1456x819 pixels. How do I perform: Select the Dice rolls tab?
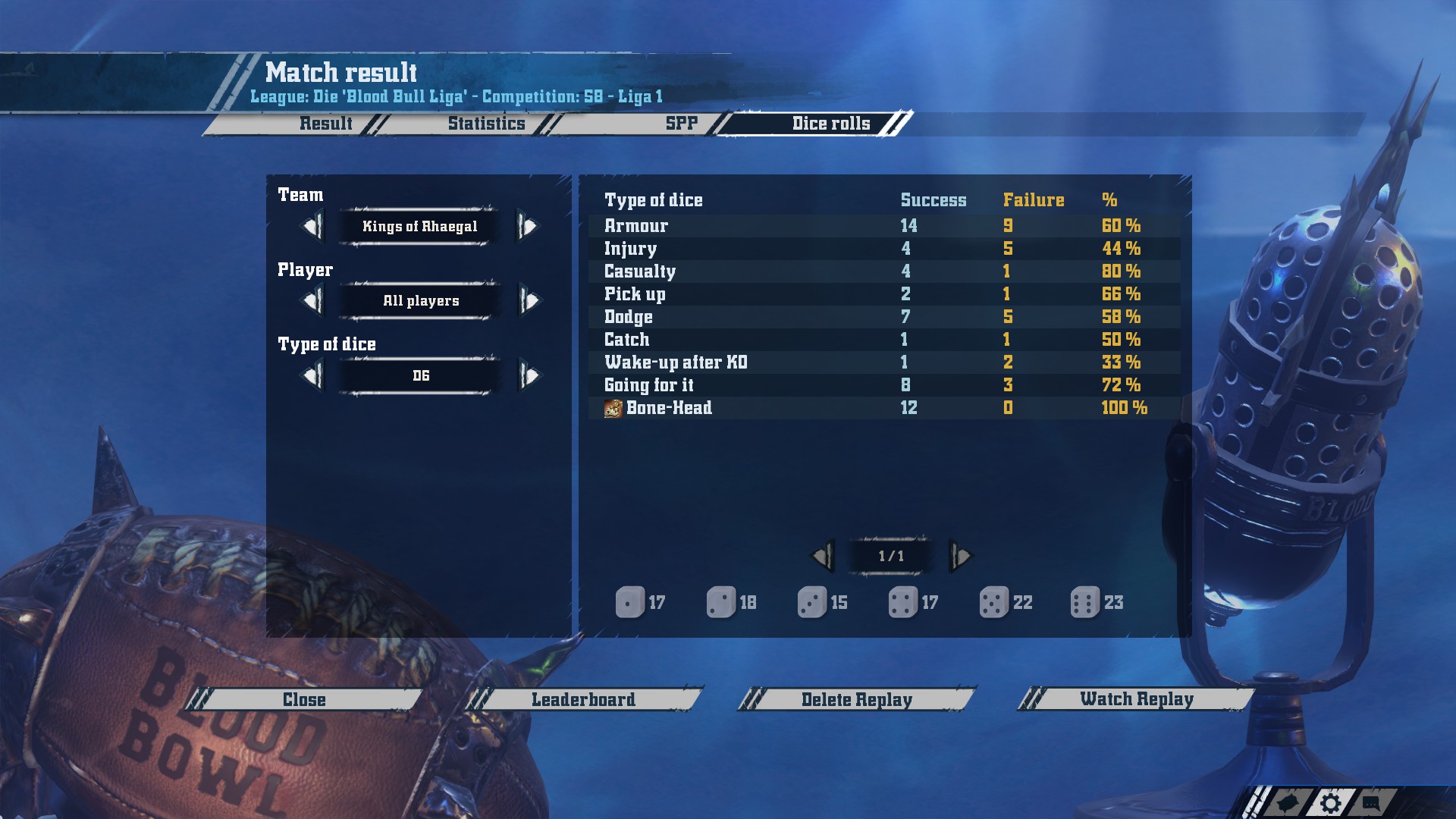(831, 124)
